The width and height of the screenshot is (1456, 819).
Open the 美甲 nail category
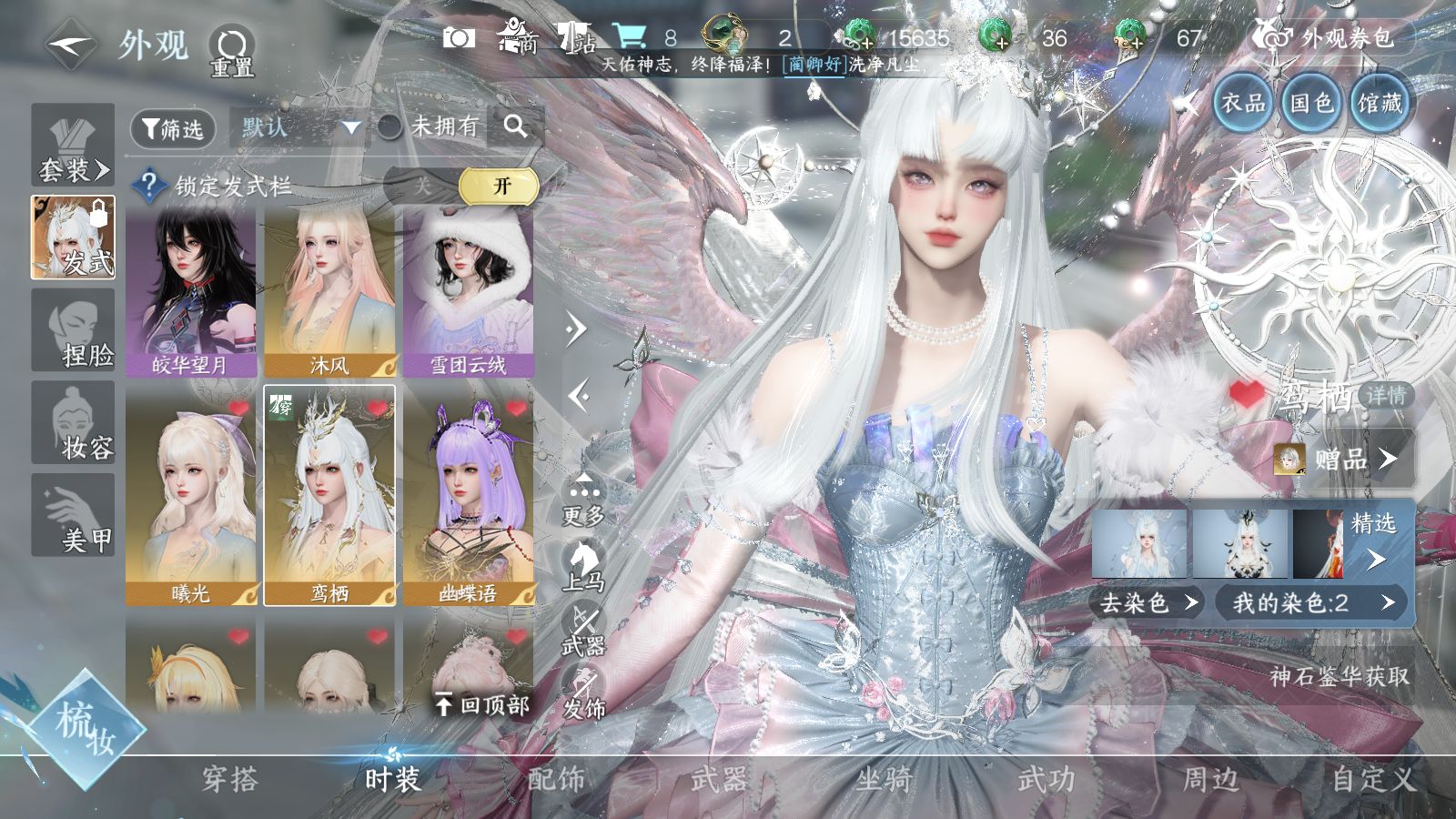point(74,515)
